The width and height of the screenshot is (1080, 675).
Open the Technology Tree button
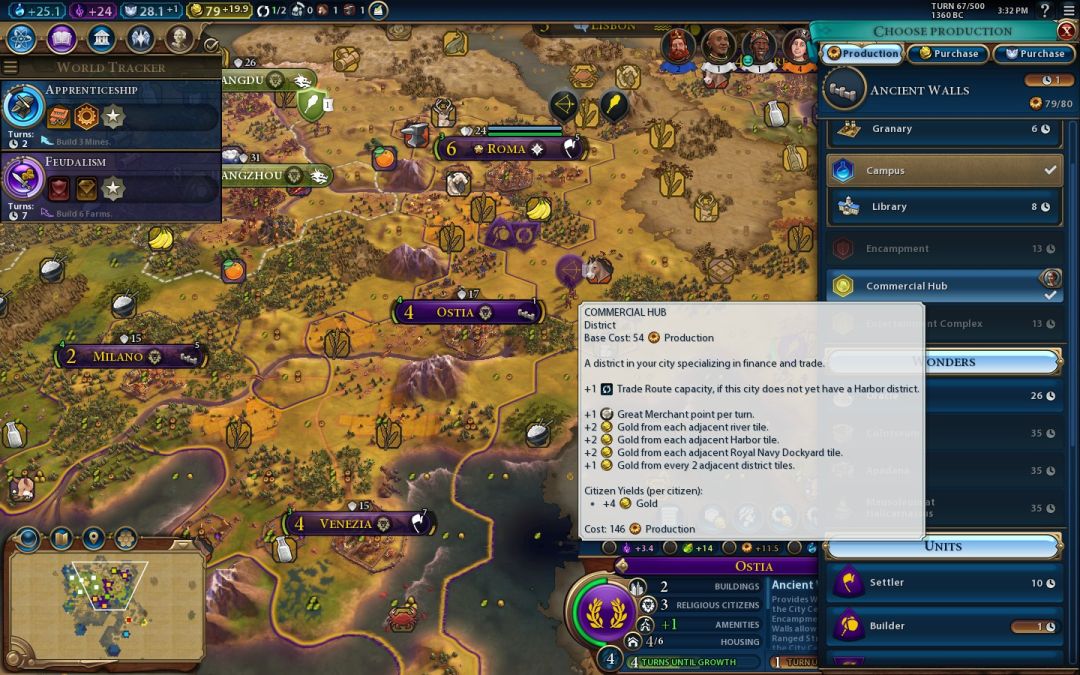[22, 39]
